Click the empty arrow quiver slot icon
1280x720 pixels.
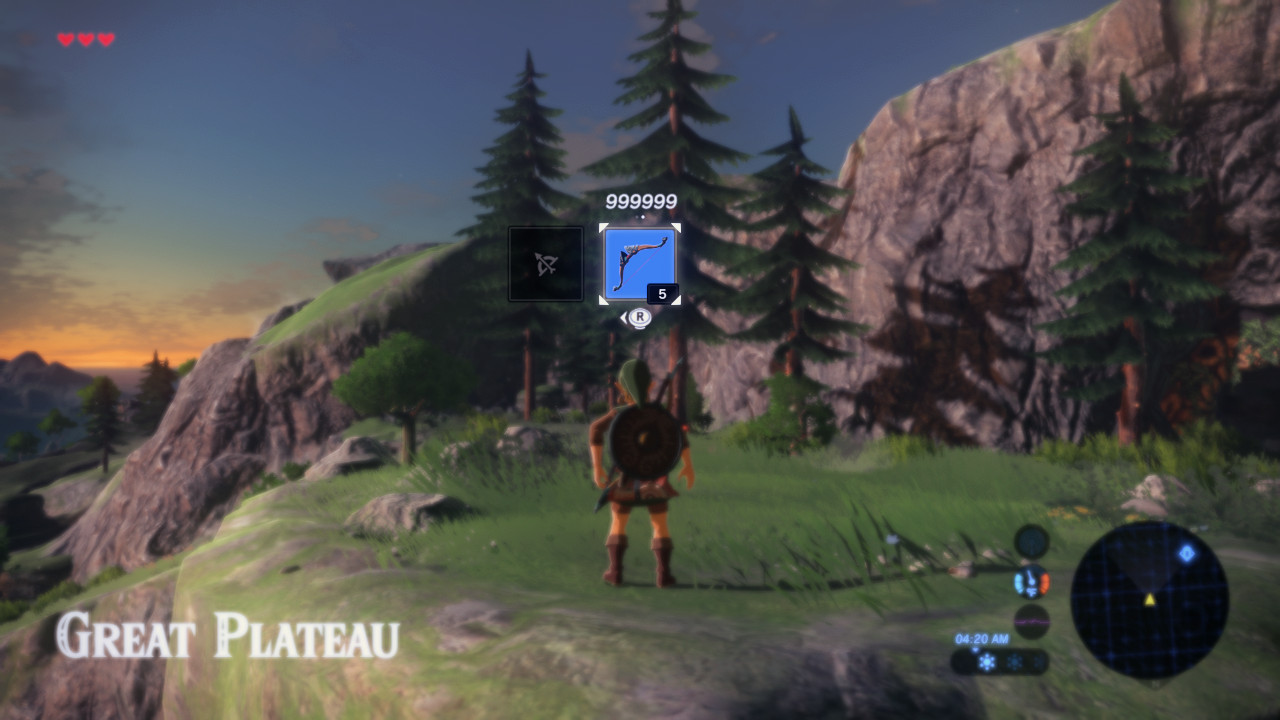(x=546, y=263)
